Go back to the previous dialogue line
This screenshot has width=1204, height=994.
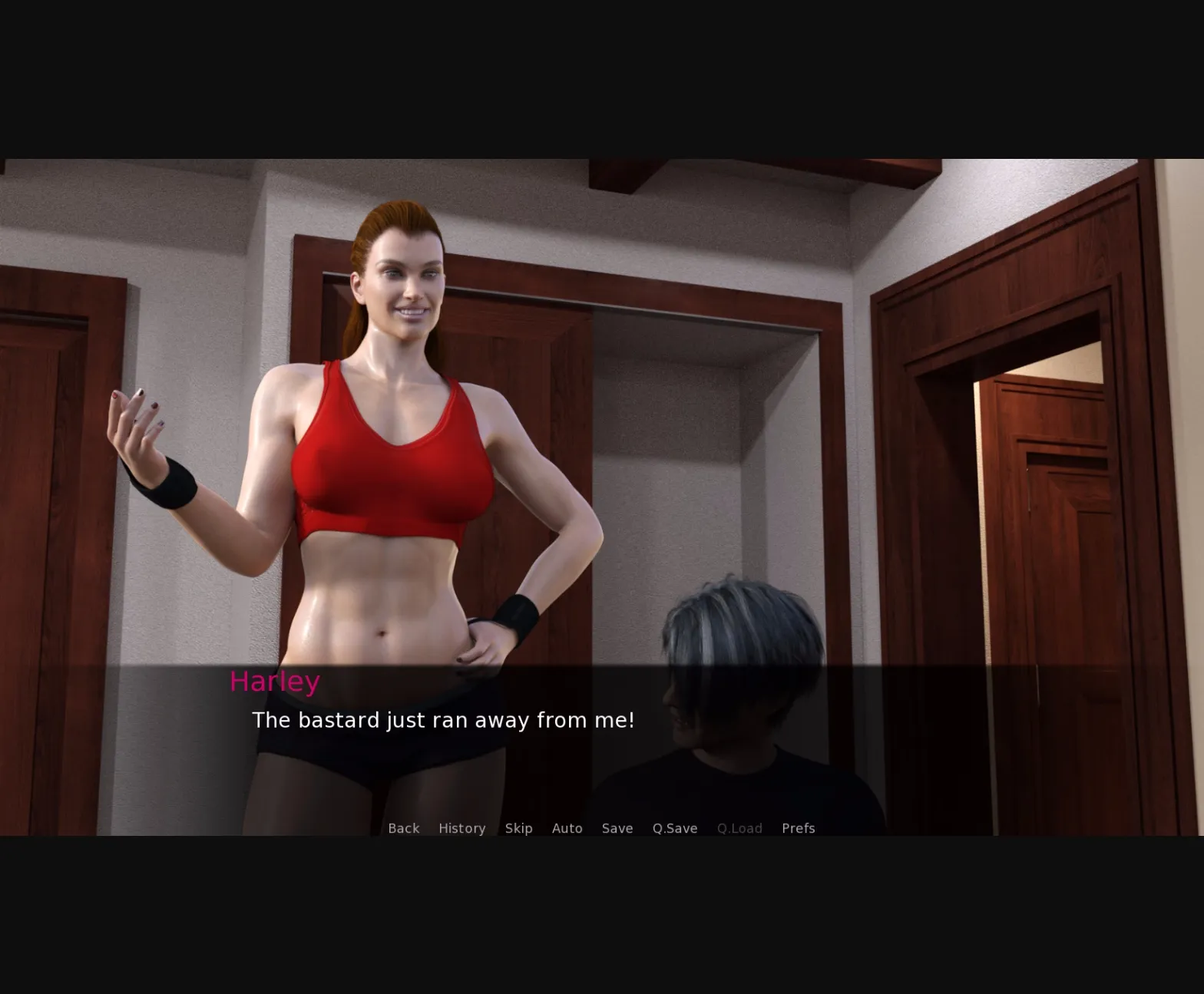[403, 828]
